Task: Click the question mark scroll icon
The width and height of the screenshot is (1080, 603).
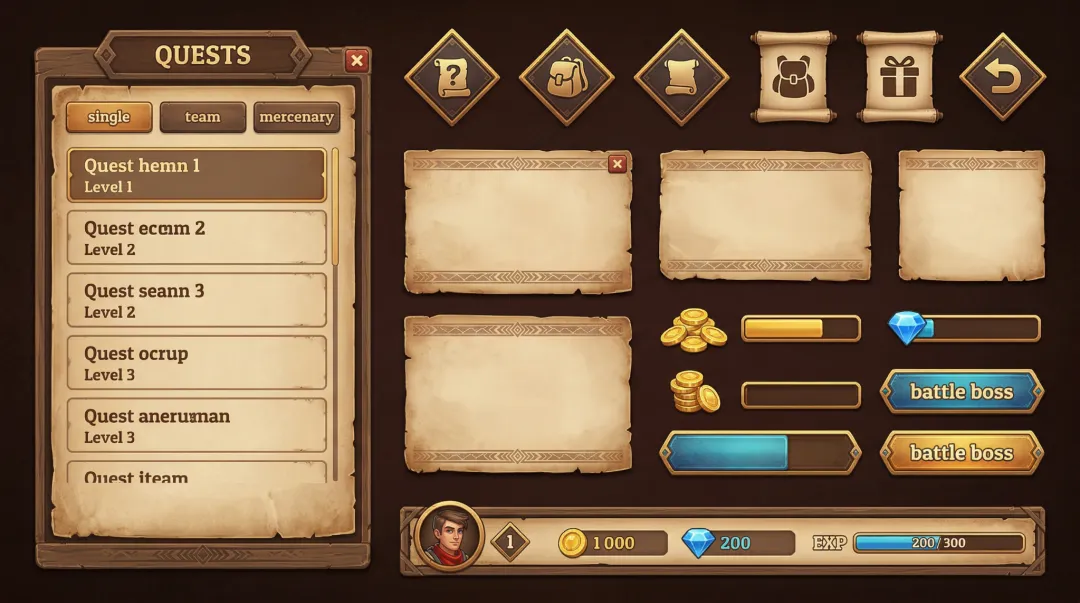Action: pos(451,77)
